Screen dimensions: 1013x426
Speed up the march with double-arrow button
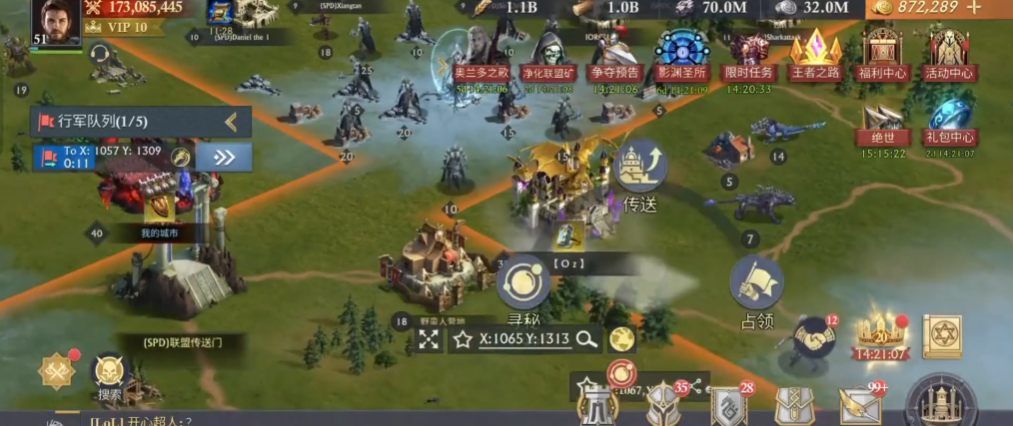click(224, 156)
